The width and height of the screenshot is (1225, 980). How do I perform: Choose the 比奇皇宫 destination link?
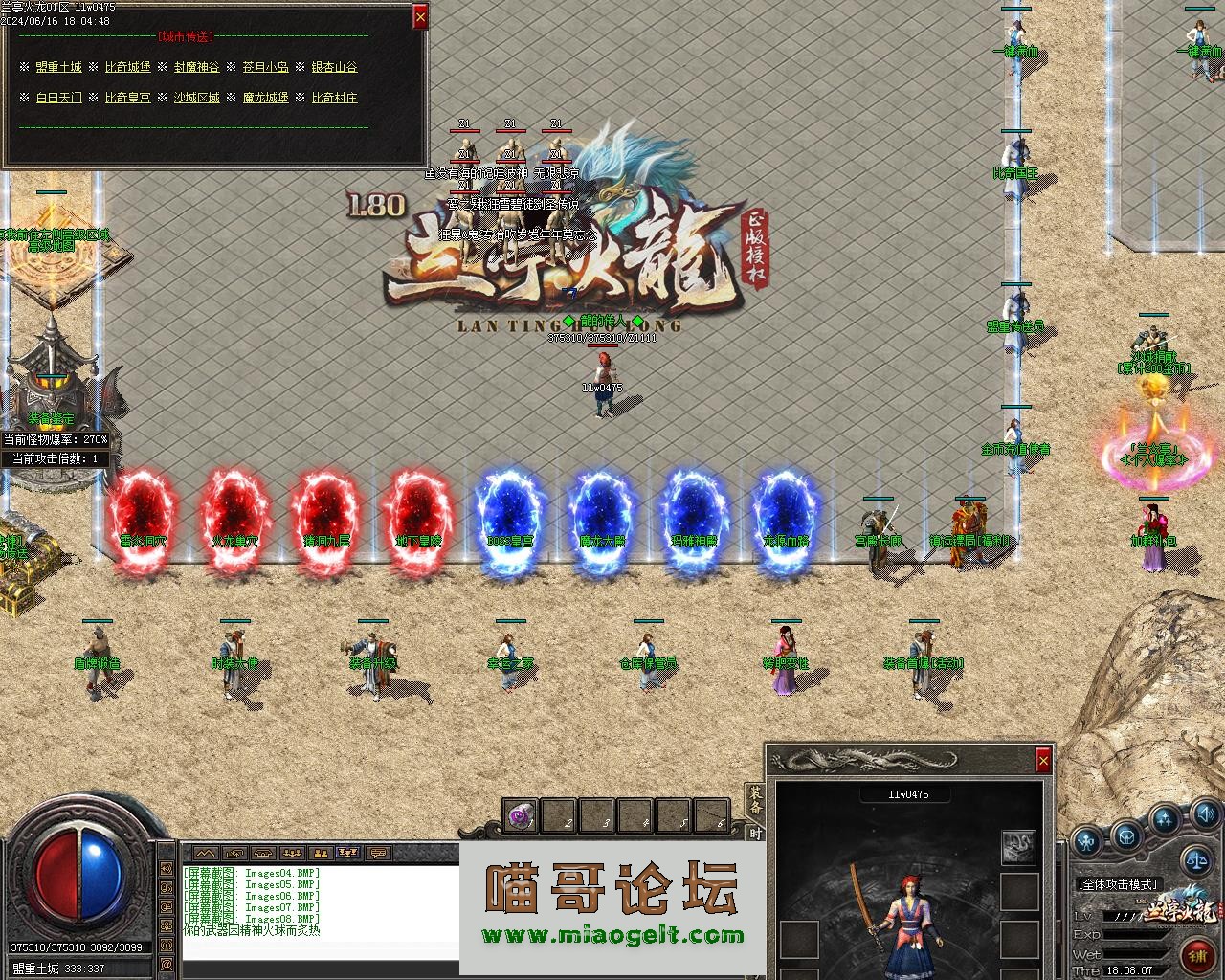click(x=127, y=98)
